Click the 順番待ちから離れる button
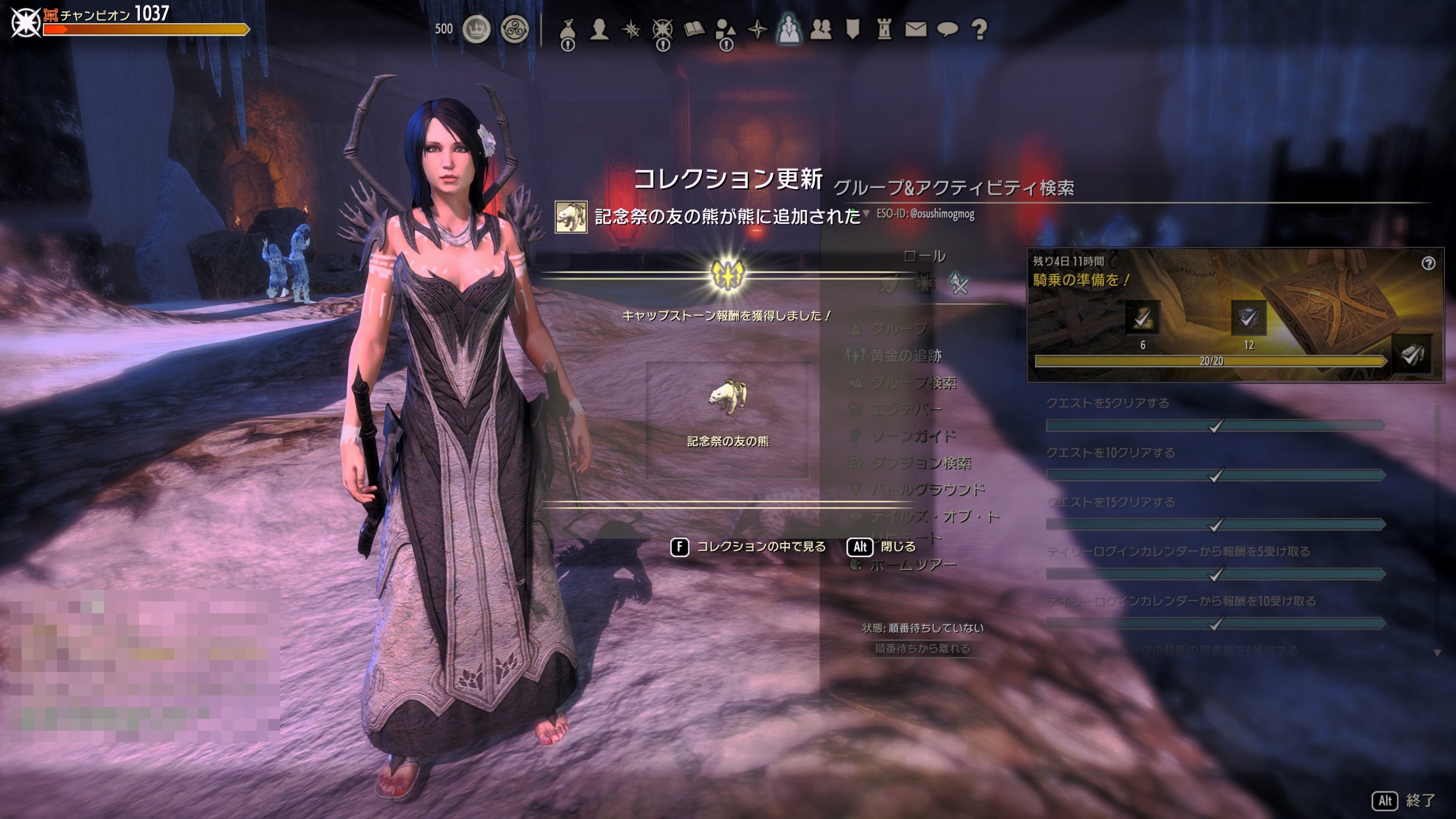Image resolution: width=1456 pixels, height=819 pixels. (923, 648)
